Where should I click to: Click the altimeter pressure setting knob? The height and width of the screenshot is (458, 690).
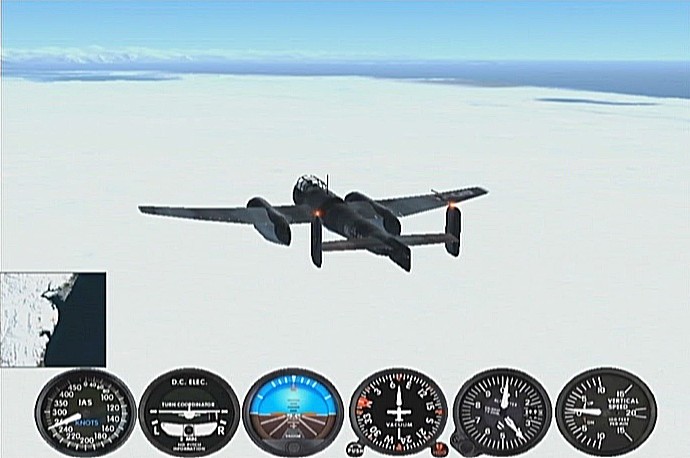click(461, 445)
